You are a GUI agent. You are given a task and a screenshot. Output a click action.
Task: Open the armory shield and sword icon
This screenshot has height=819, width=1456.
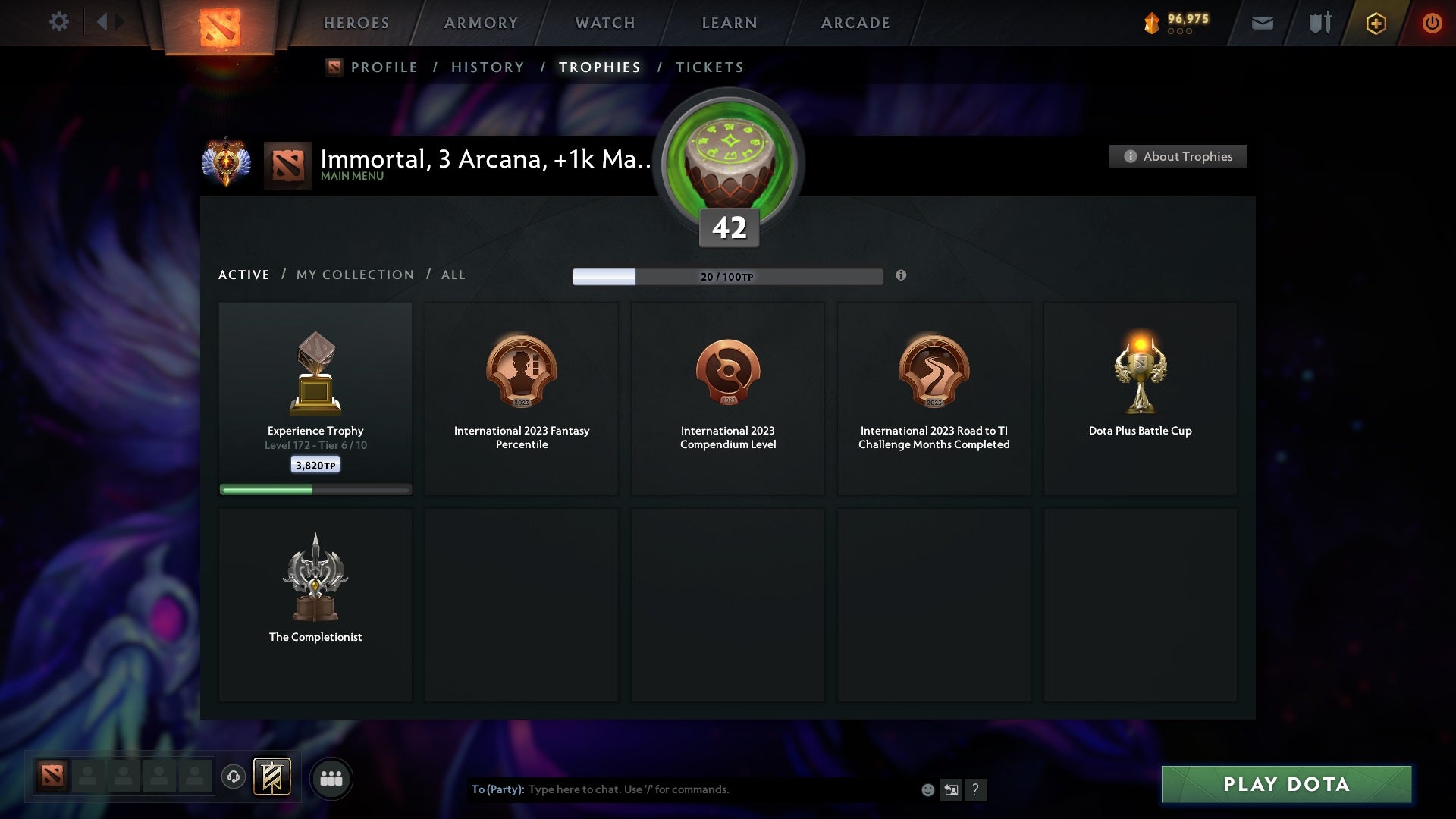click(1319, 23)
